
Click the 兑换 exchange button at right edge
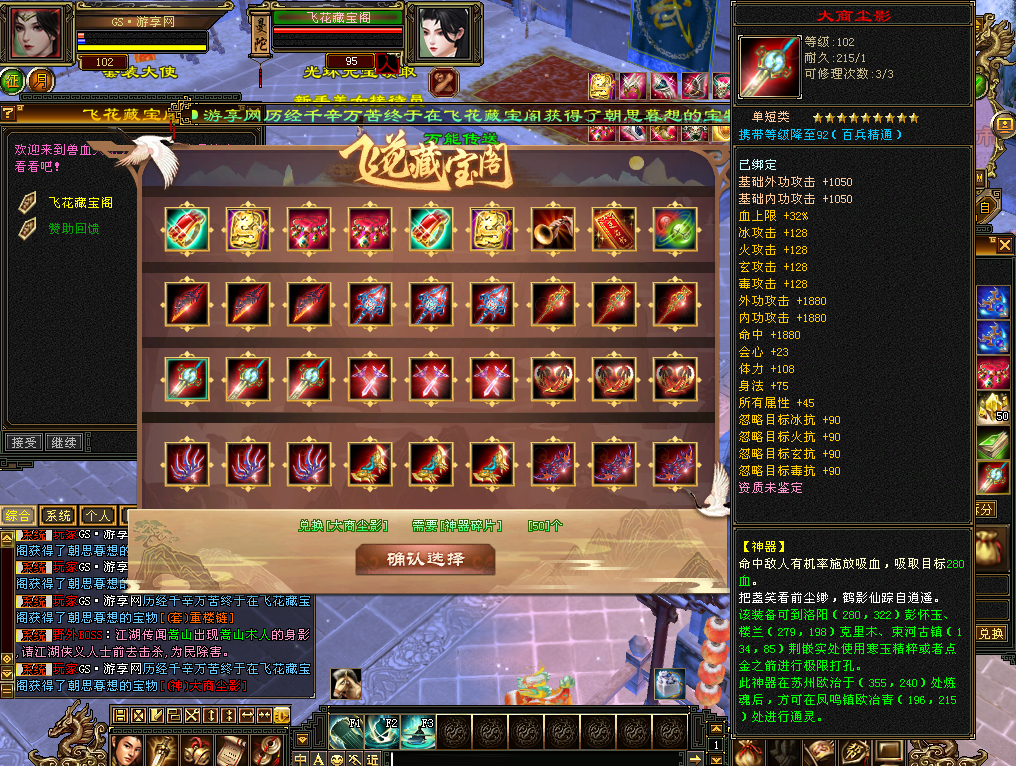click(990, 634)
